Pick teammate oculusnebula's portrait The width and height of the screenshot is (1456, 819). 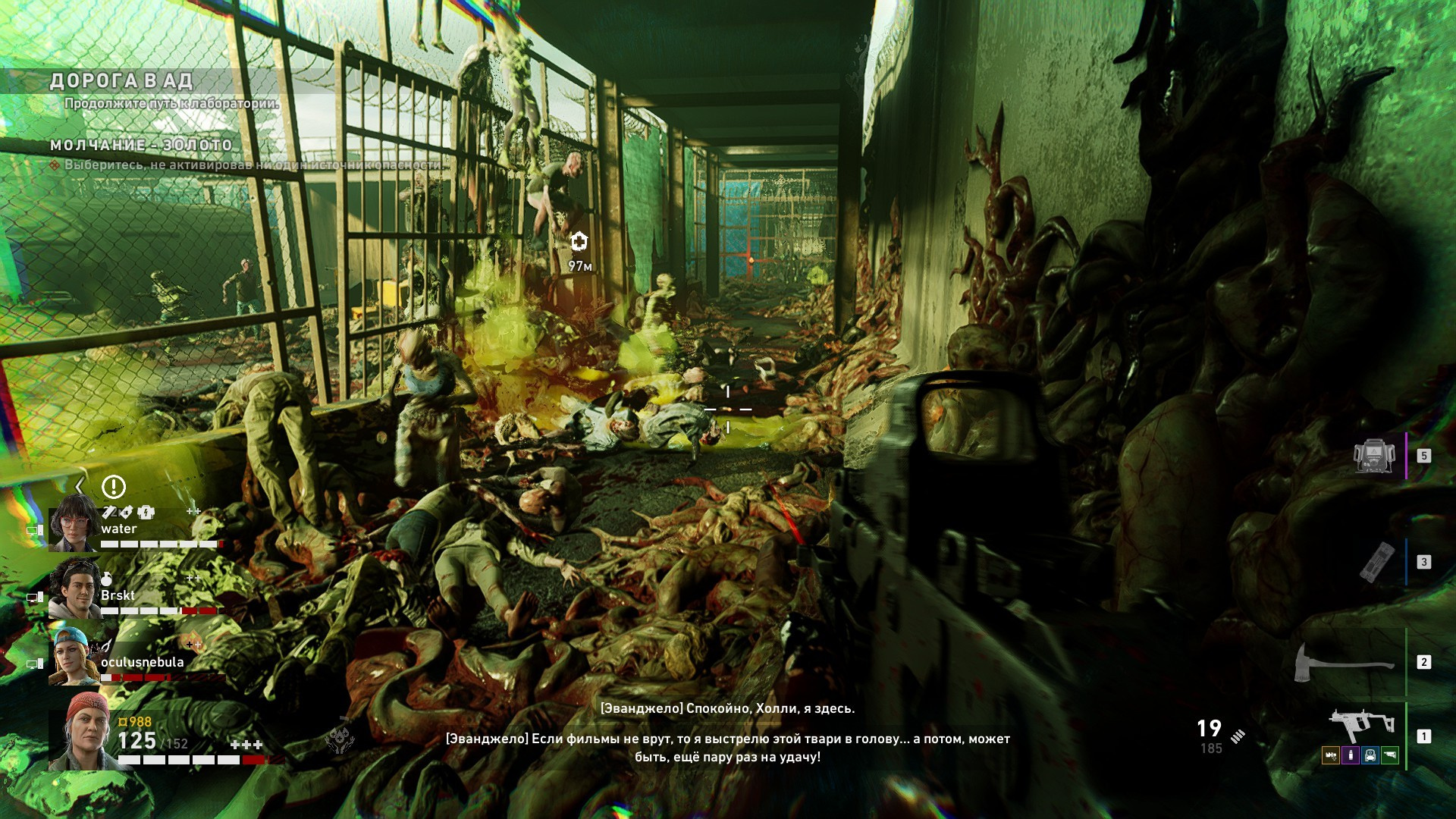(74, 656)
